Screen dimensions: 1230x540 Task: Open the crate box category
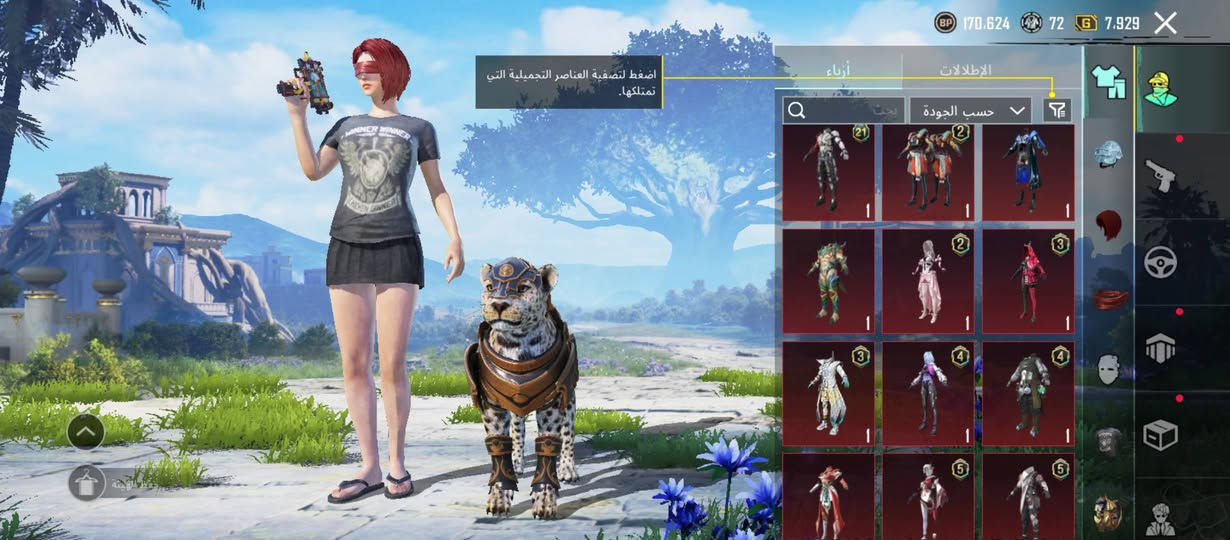[1161, 435]
